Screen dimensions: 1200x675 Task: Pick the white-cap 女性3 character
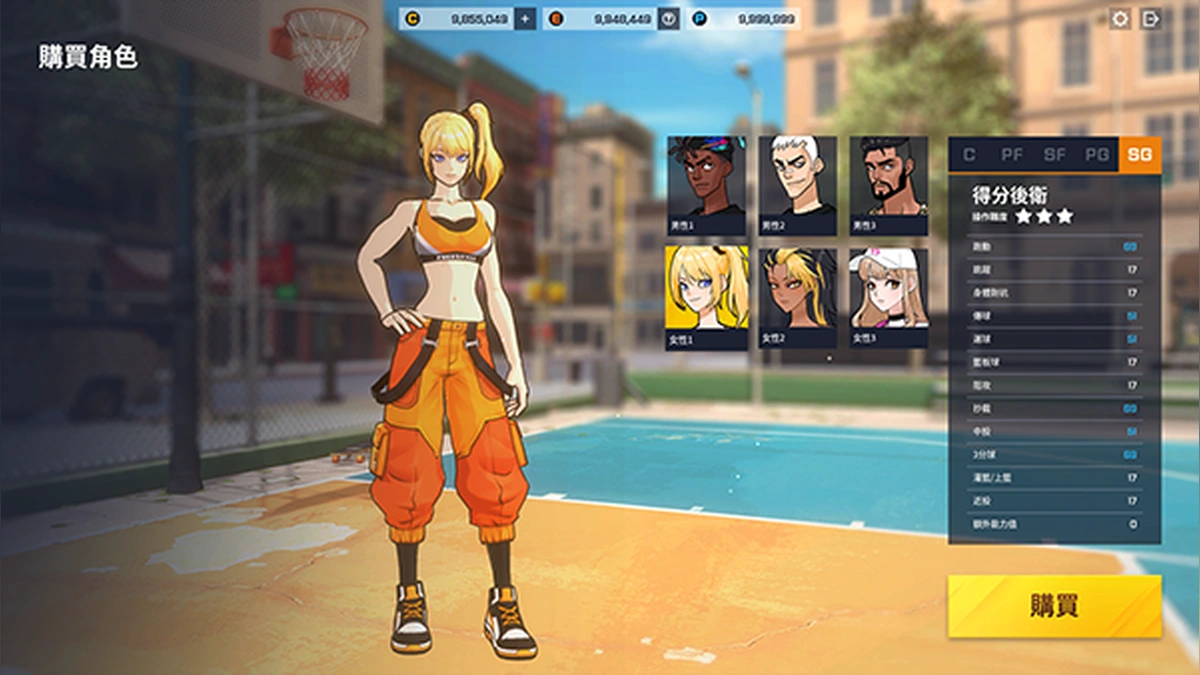click(x=888, y=297)
